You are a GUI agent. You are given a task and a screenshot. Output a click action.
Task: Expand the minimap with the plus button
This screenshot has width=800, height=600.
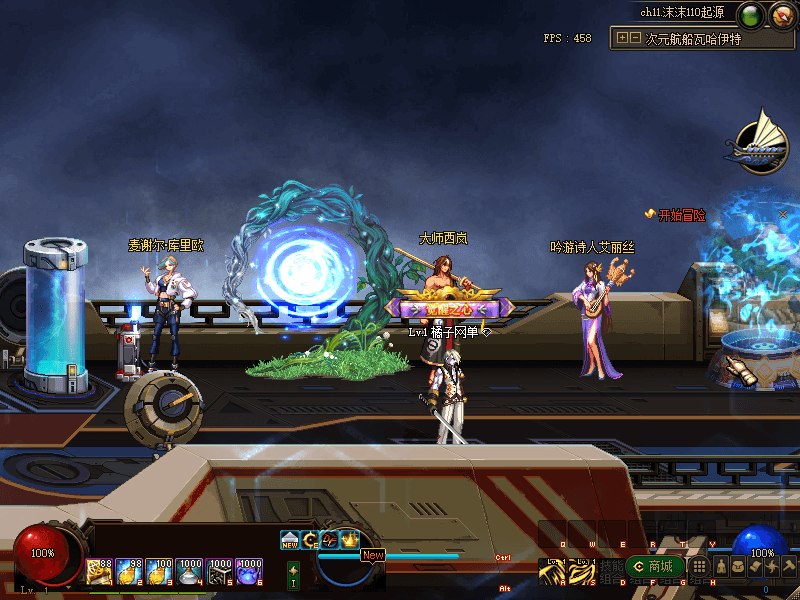[623, 38]
